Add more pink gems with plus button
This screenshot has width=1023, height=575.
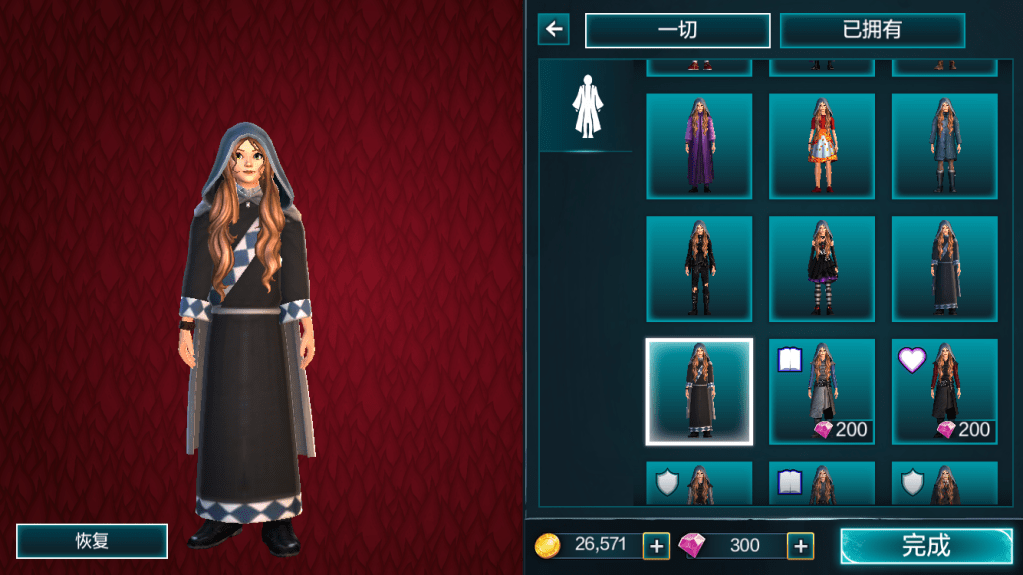pos(800,546)
